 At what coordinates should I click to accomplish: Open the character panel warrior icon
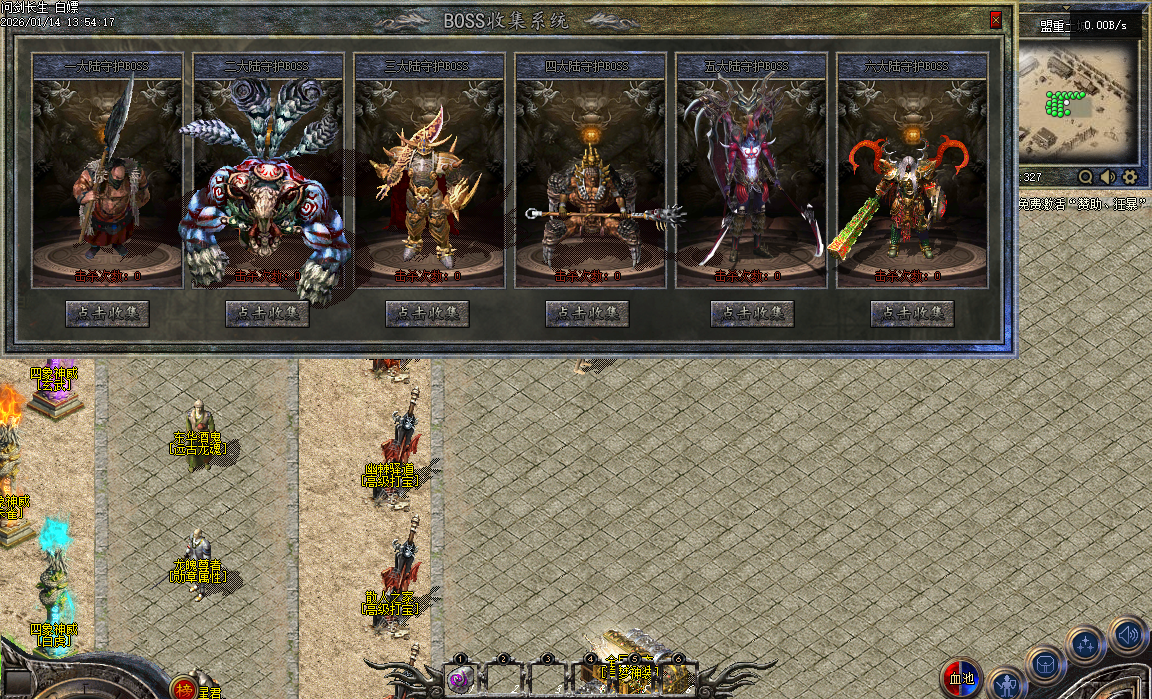pos(1006,685)
